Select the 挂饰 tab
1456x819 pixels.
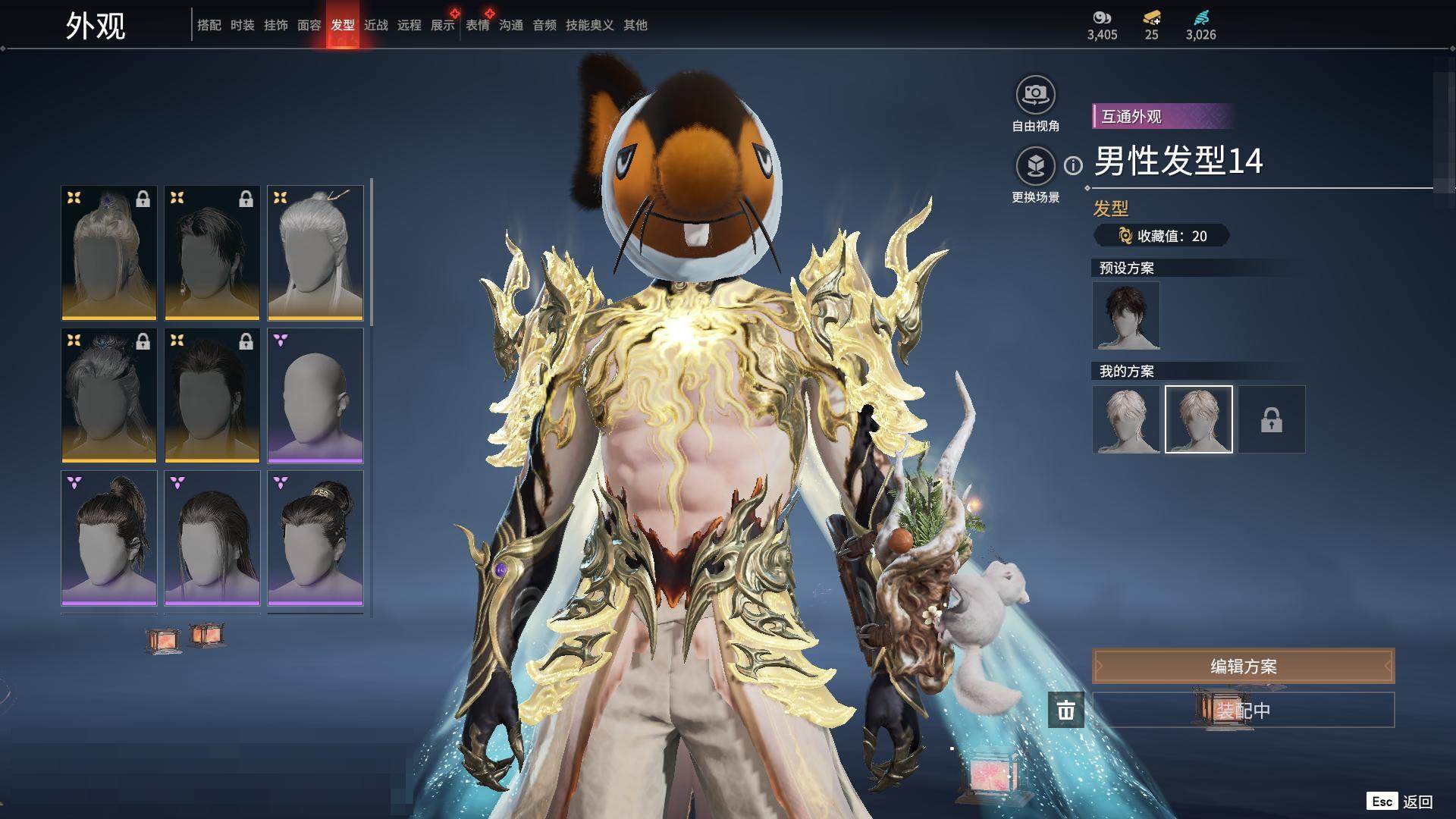(276, 25)
